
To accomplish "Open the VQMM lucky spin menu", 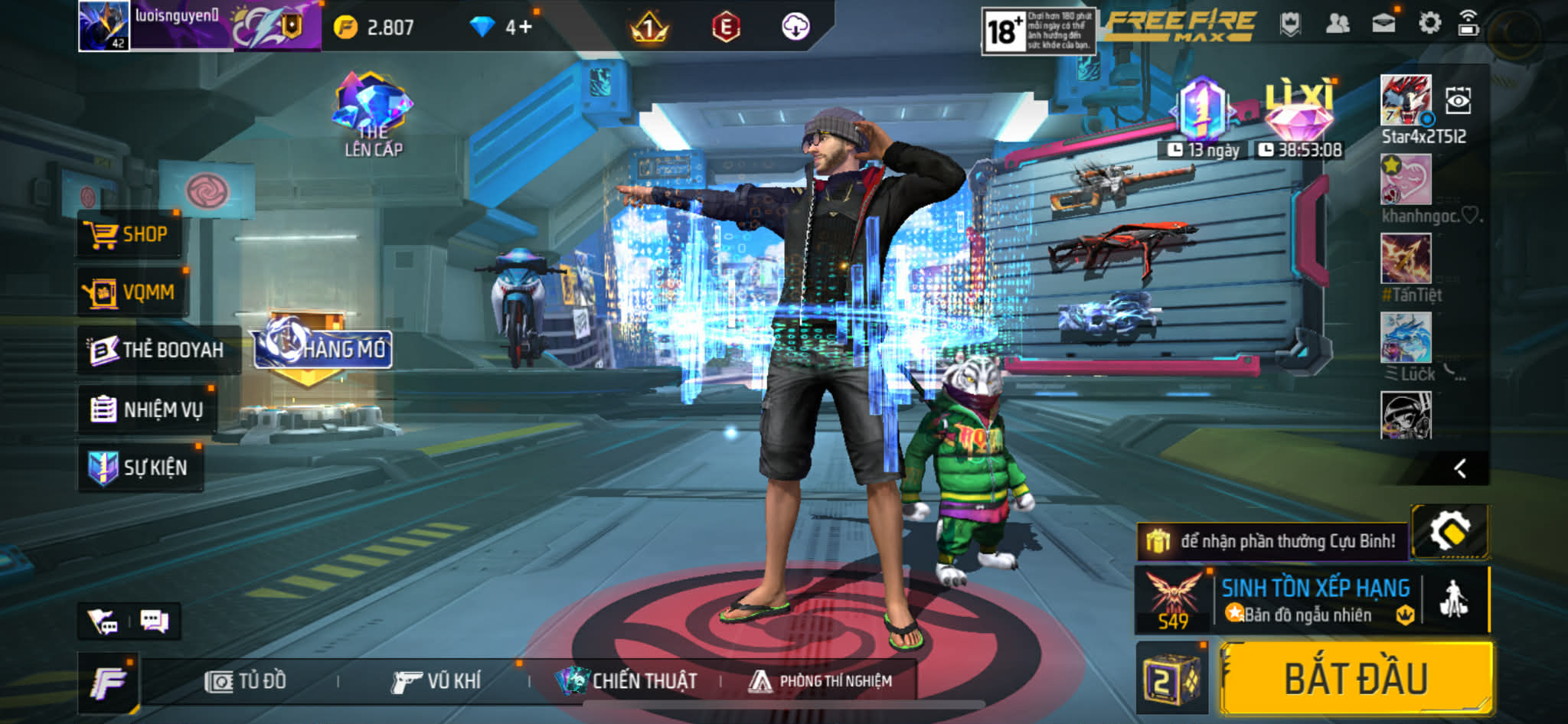I will [132, 292].
